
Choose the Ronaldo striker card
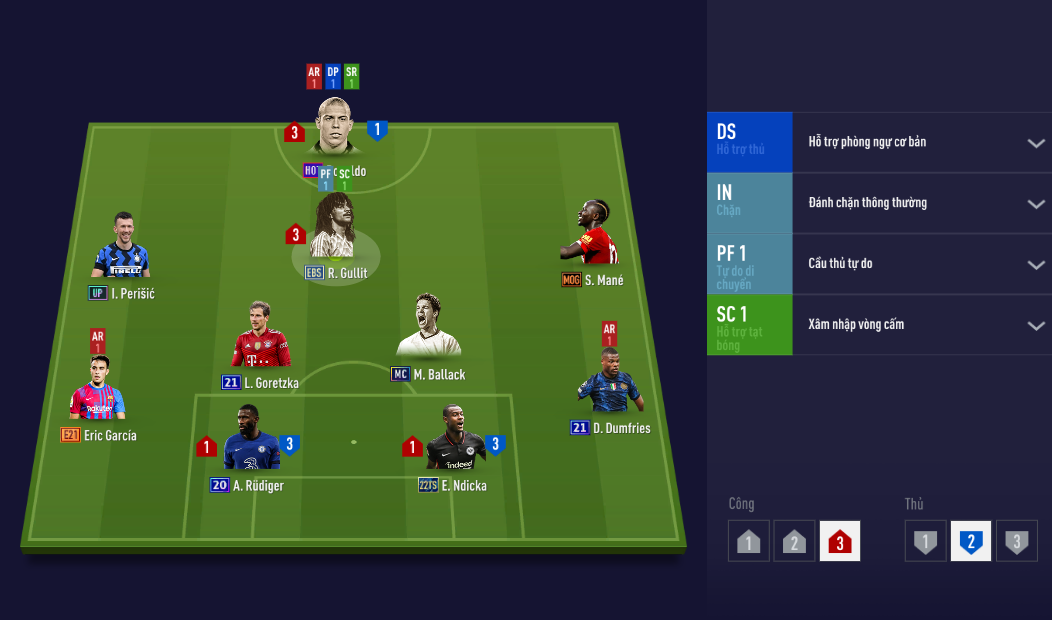pyautogui.click(x=336, y=127)
